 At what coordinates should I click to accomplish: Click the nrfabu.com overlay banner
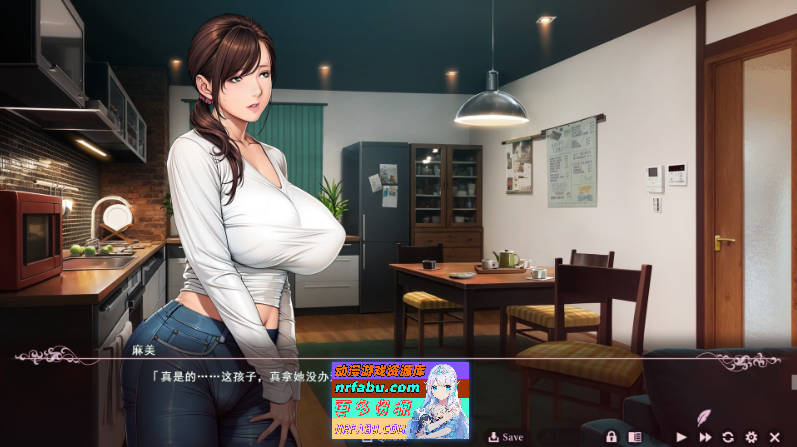[x=400, y=401]
